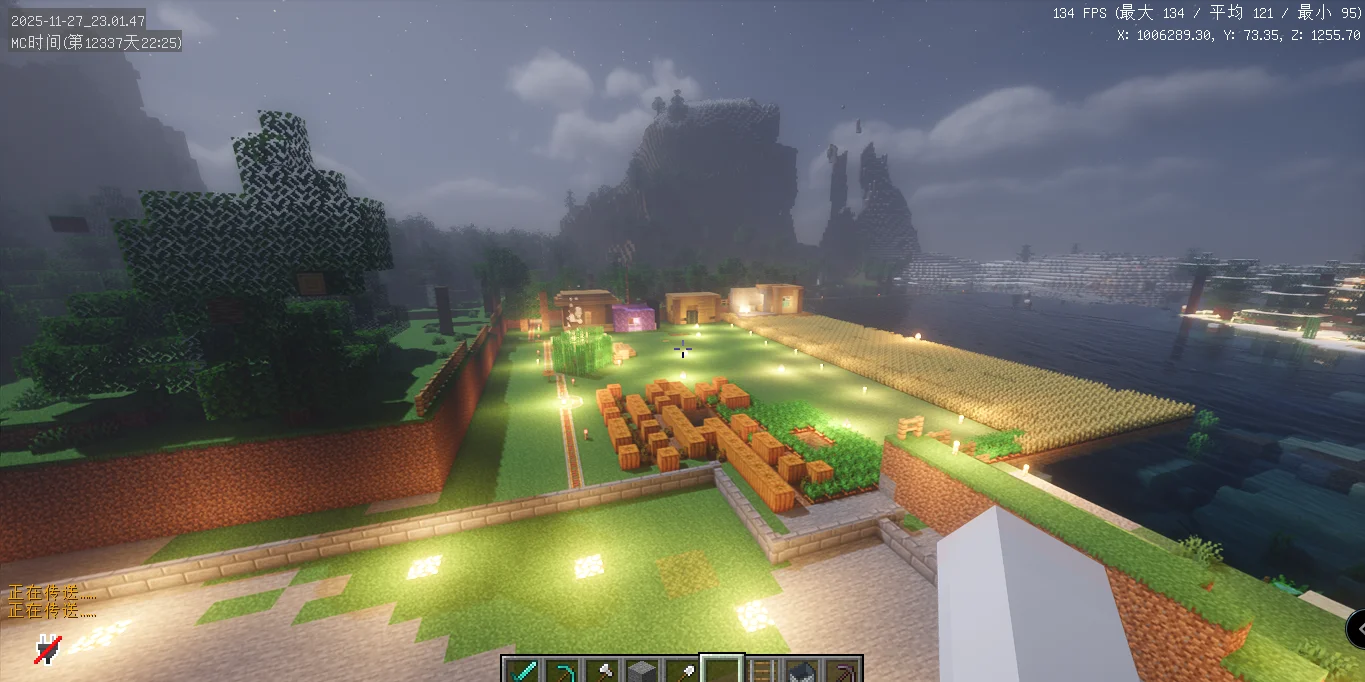Expand the round arrow overlay button

[x=1357, y=629]
